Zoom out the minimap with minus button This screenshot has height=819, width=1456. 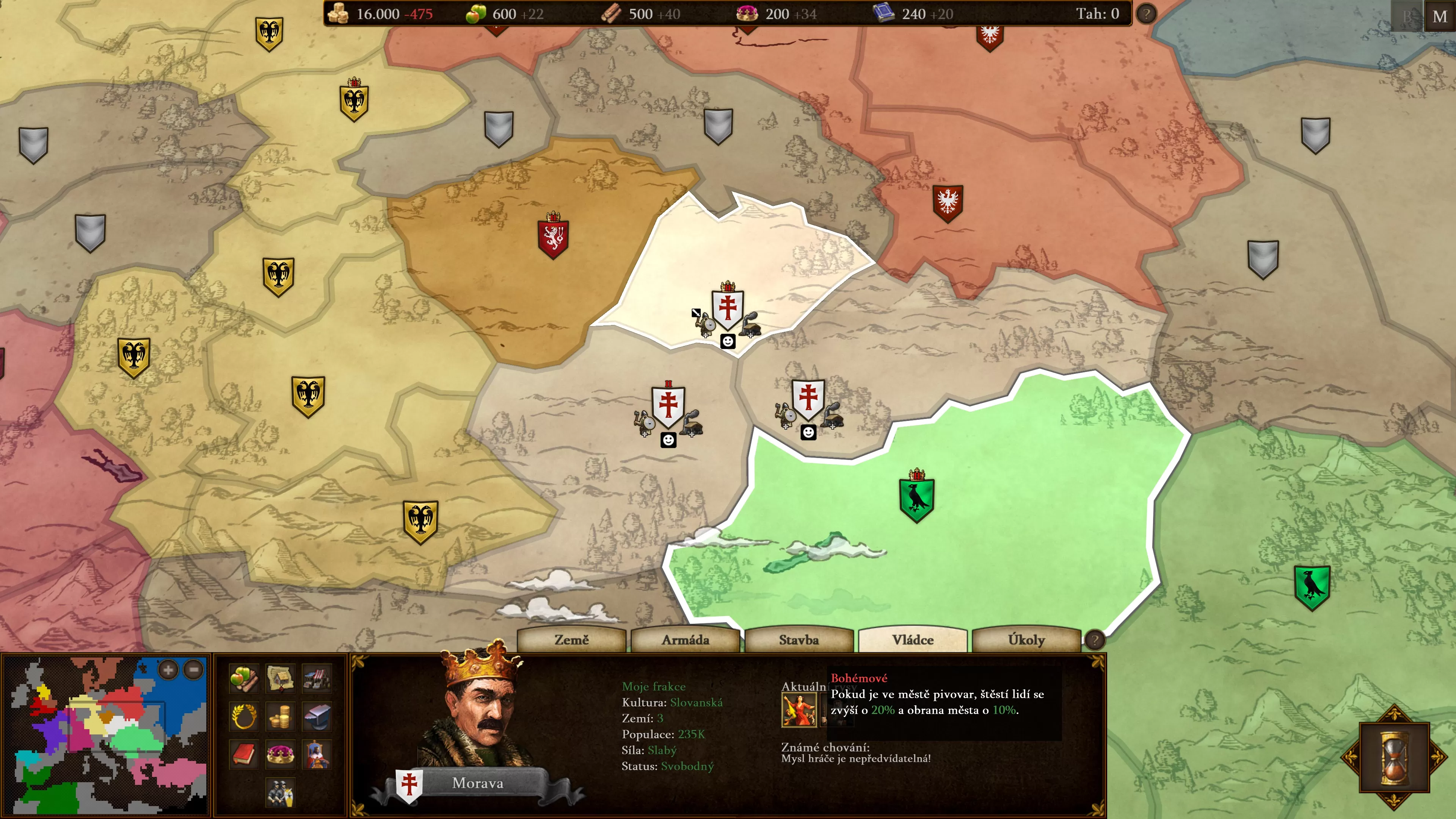(194, 670)
